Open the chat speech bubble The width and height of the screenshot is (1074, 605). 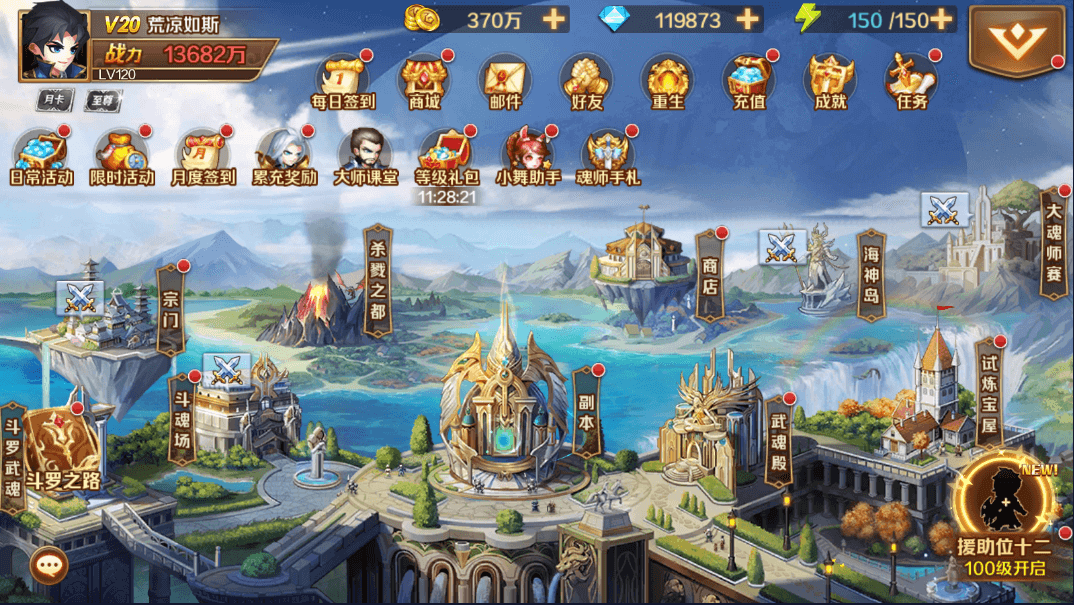47,566
